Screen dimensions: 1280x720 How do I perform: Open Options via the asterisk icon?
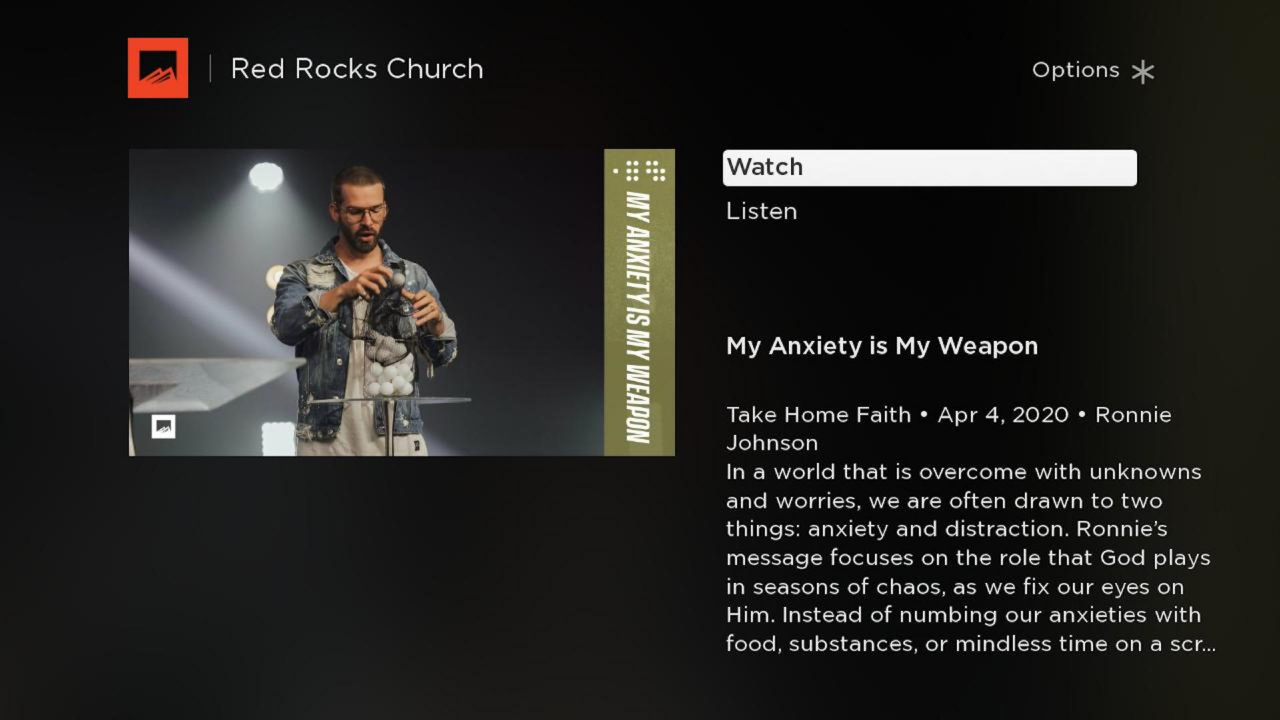tap(1142, 70)
